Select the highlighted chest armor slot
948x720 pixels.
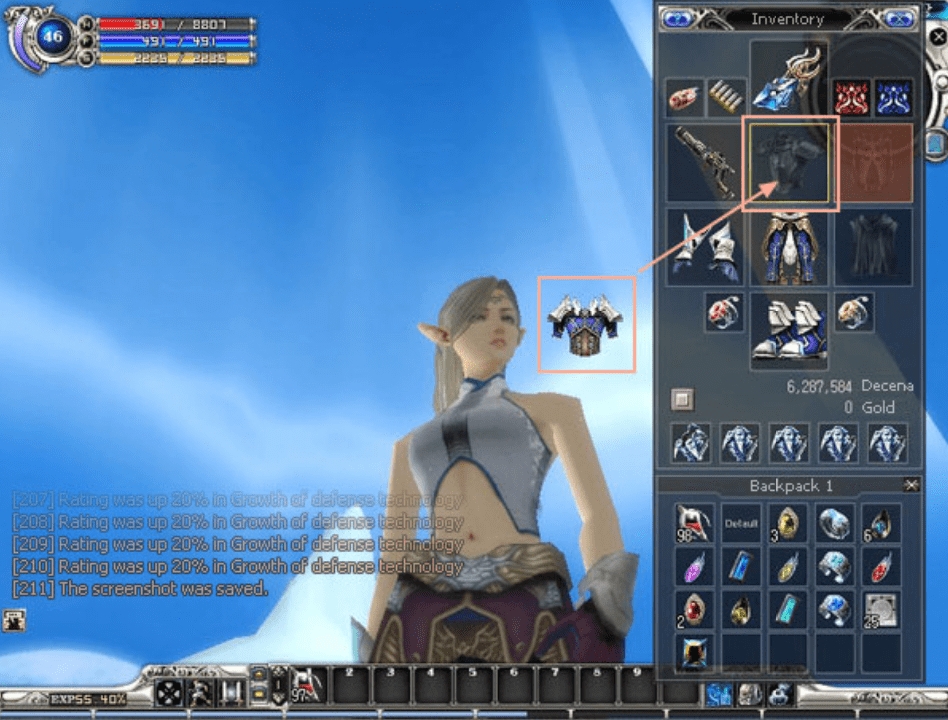789,162
